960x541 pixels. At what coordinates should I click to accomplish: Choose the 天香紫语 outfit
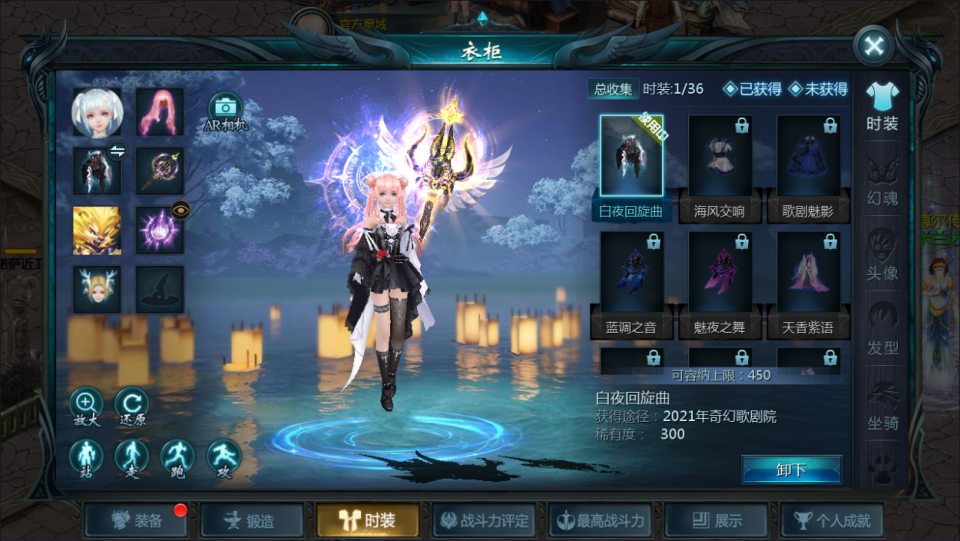(x=808, y=284)
